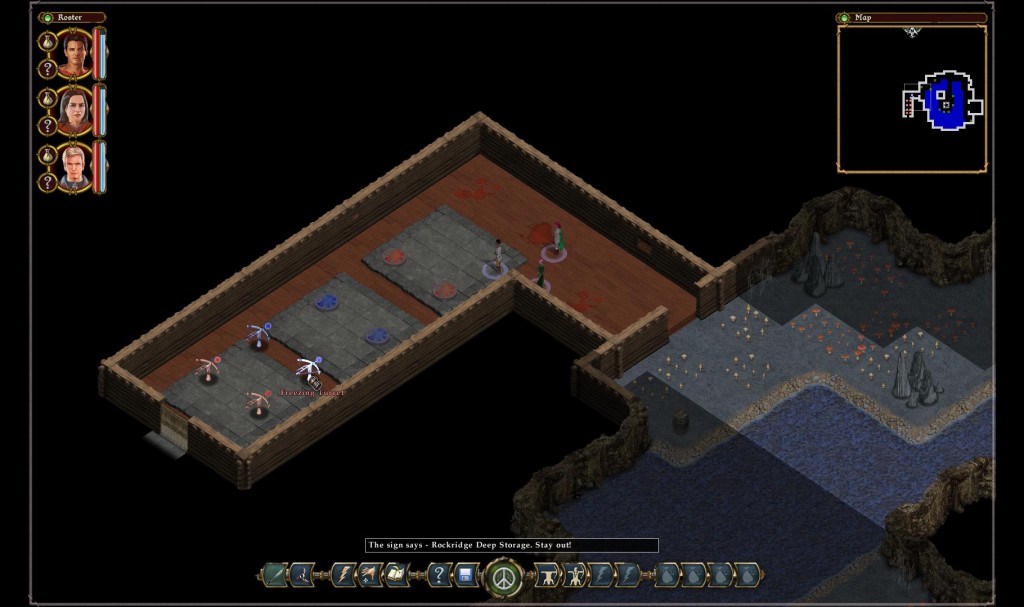Click the green peace symbol button

(503, 576)
